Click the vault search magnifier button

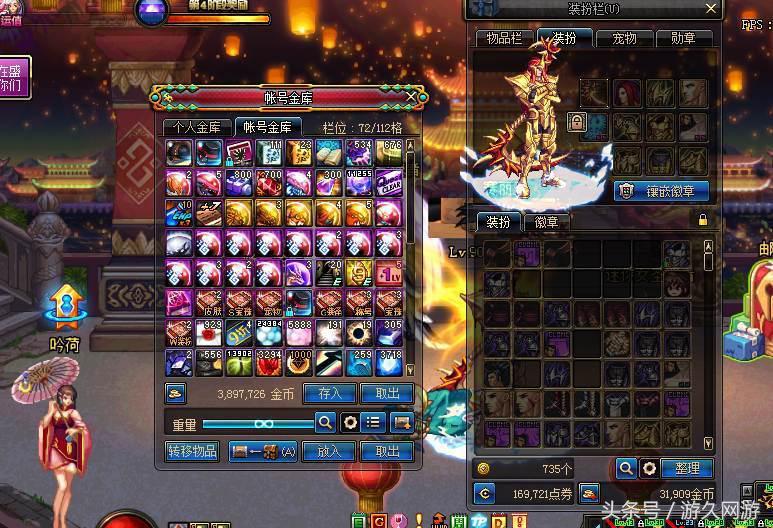pyautogui.click(x=325, y=423)
